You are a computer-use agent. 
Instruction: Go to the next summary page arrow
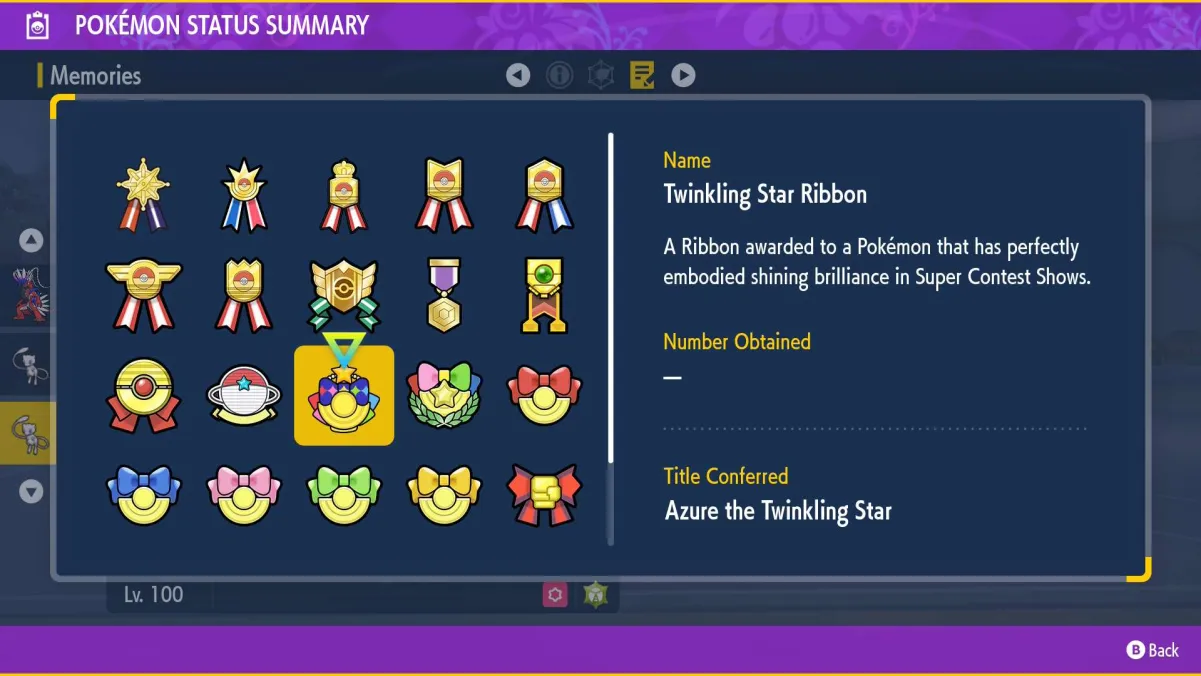pos(683,75)
